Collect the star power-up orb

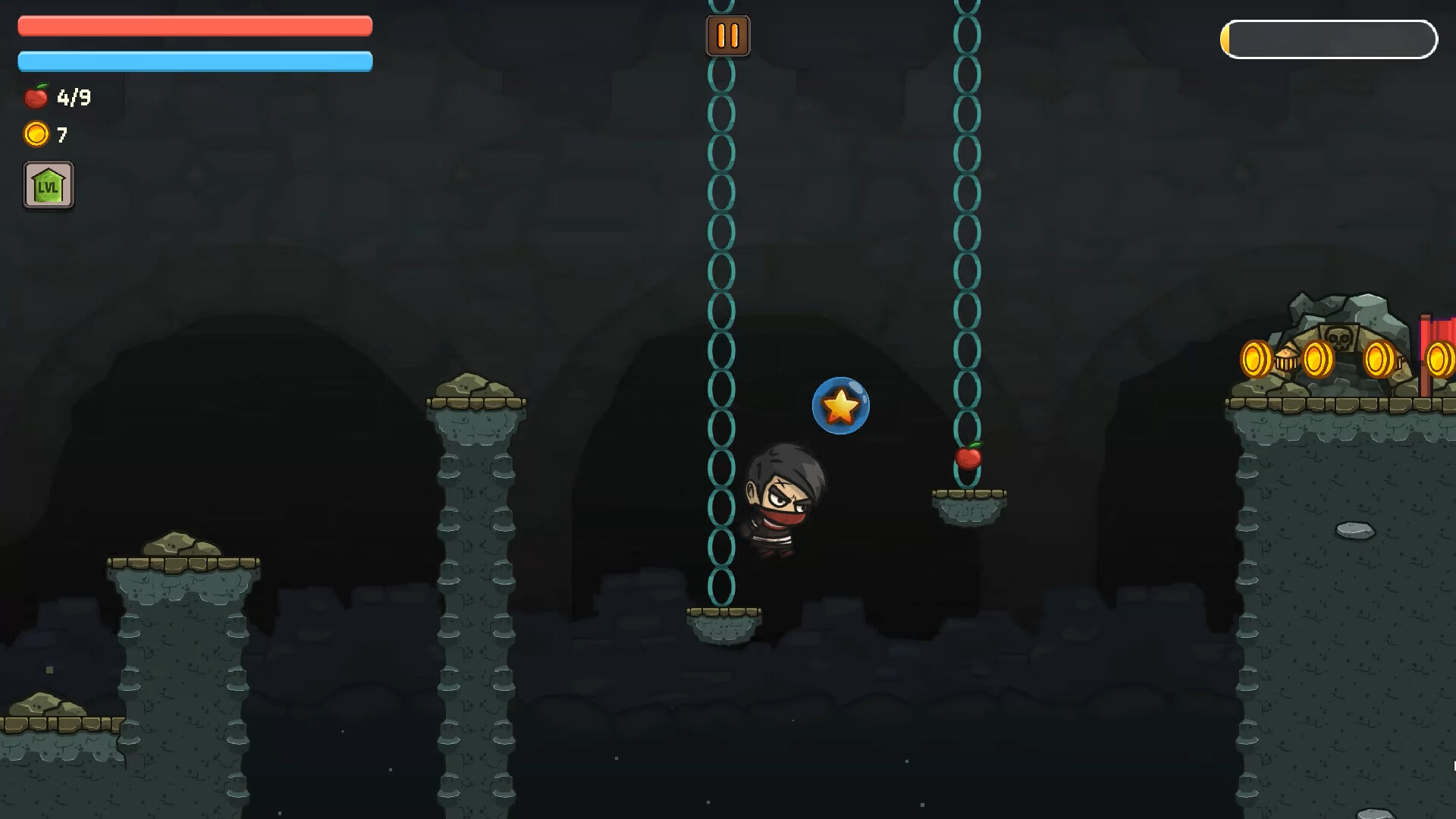pyautogui.click(x=840, y=406)
